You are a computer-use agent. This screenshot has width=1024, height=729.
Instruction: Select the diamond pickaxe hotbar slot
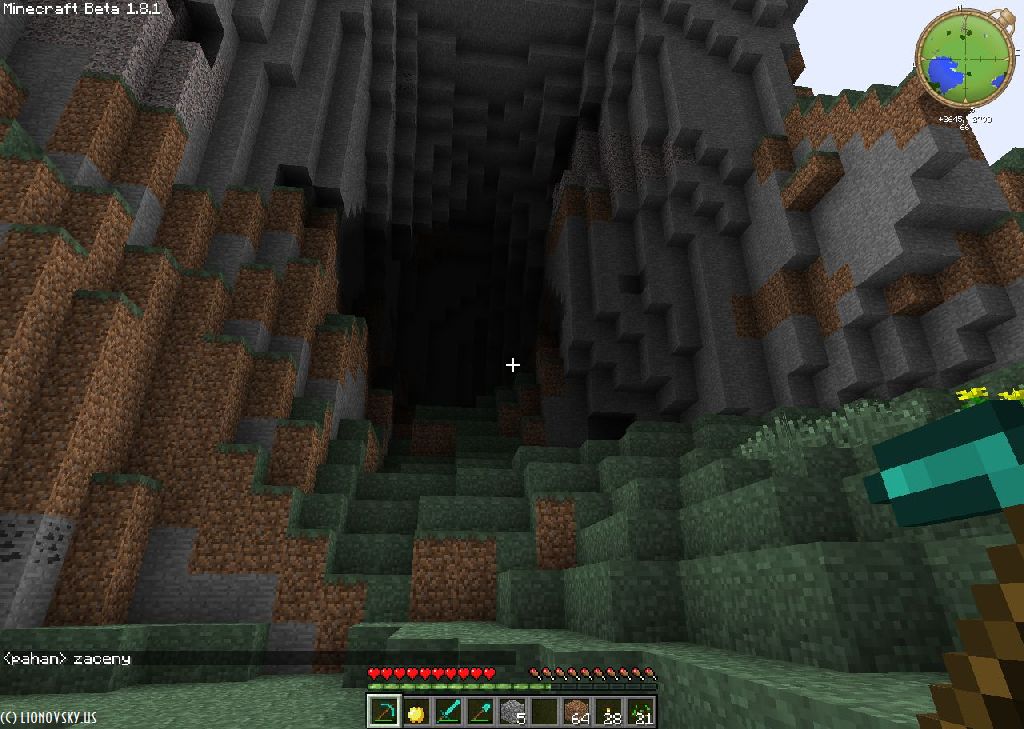pos(384,712)
